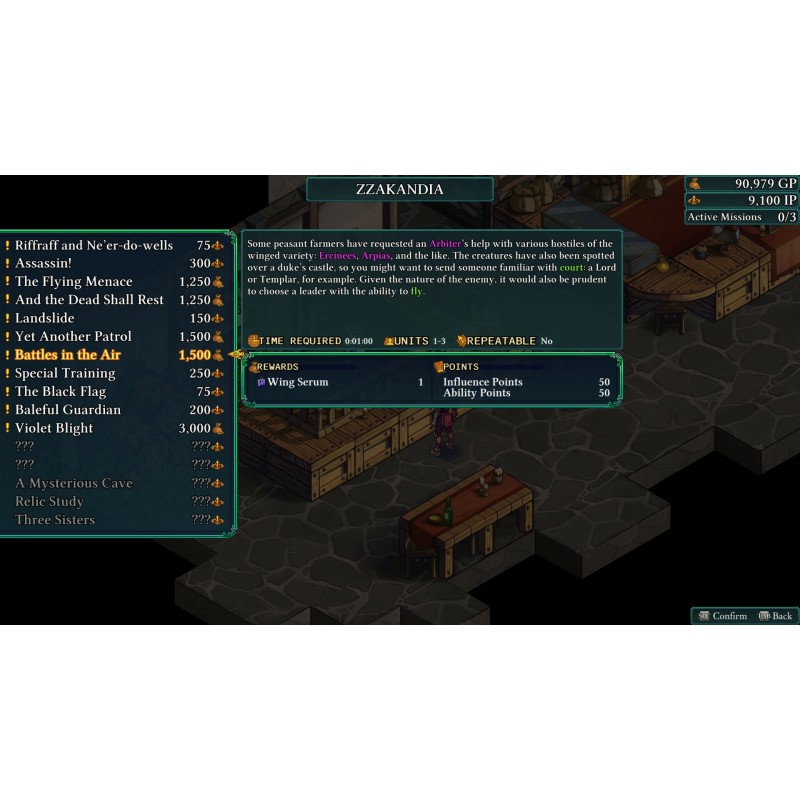This screenshot has height=800, width=800.
Task: Click the locked A Mysterious Cave entry
Action: tap(74, 483)
